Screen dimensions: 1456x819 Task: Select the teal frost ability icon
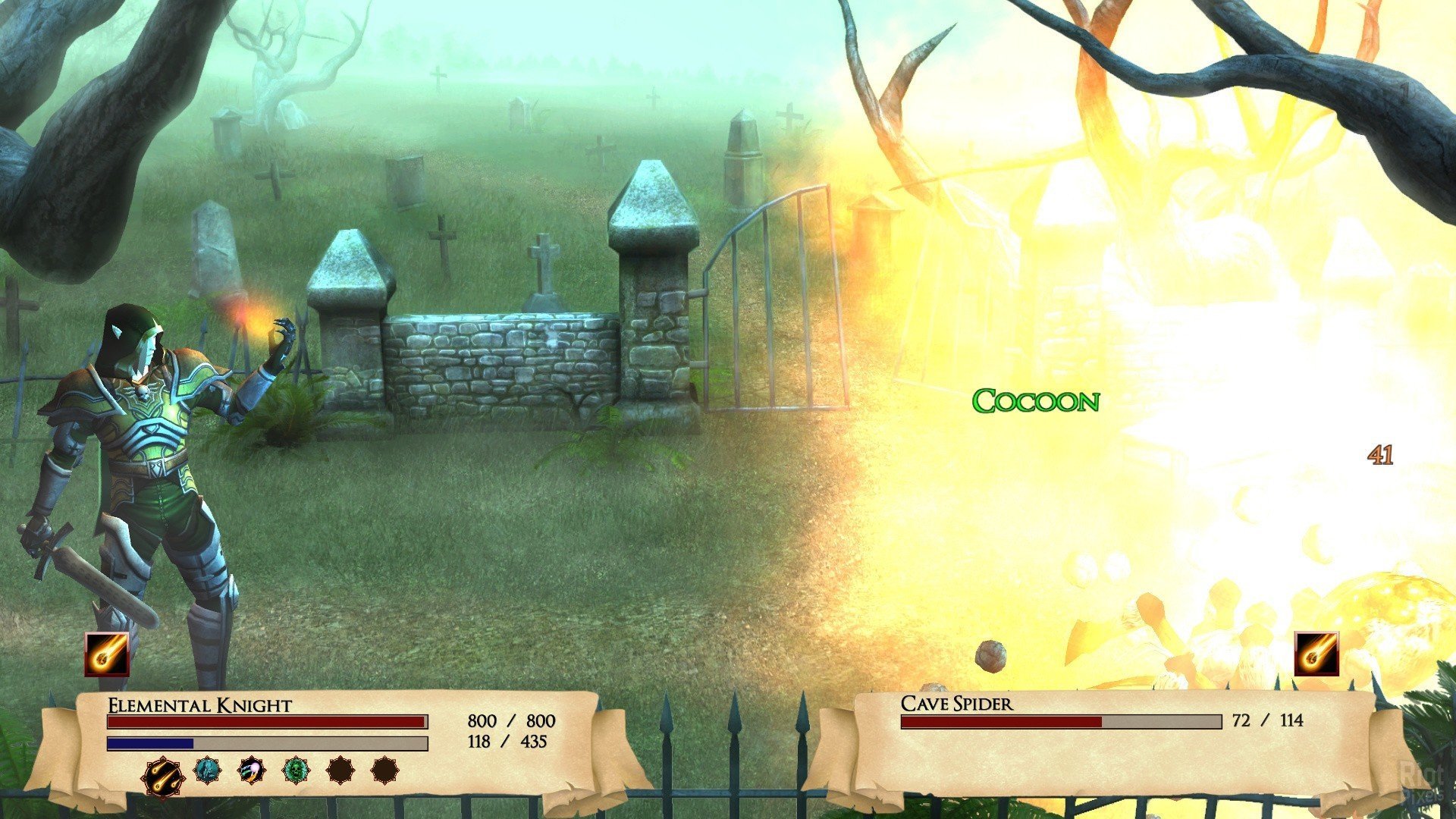point(206,770)
